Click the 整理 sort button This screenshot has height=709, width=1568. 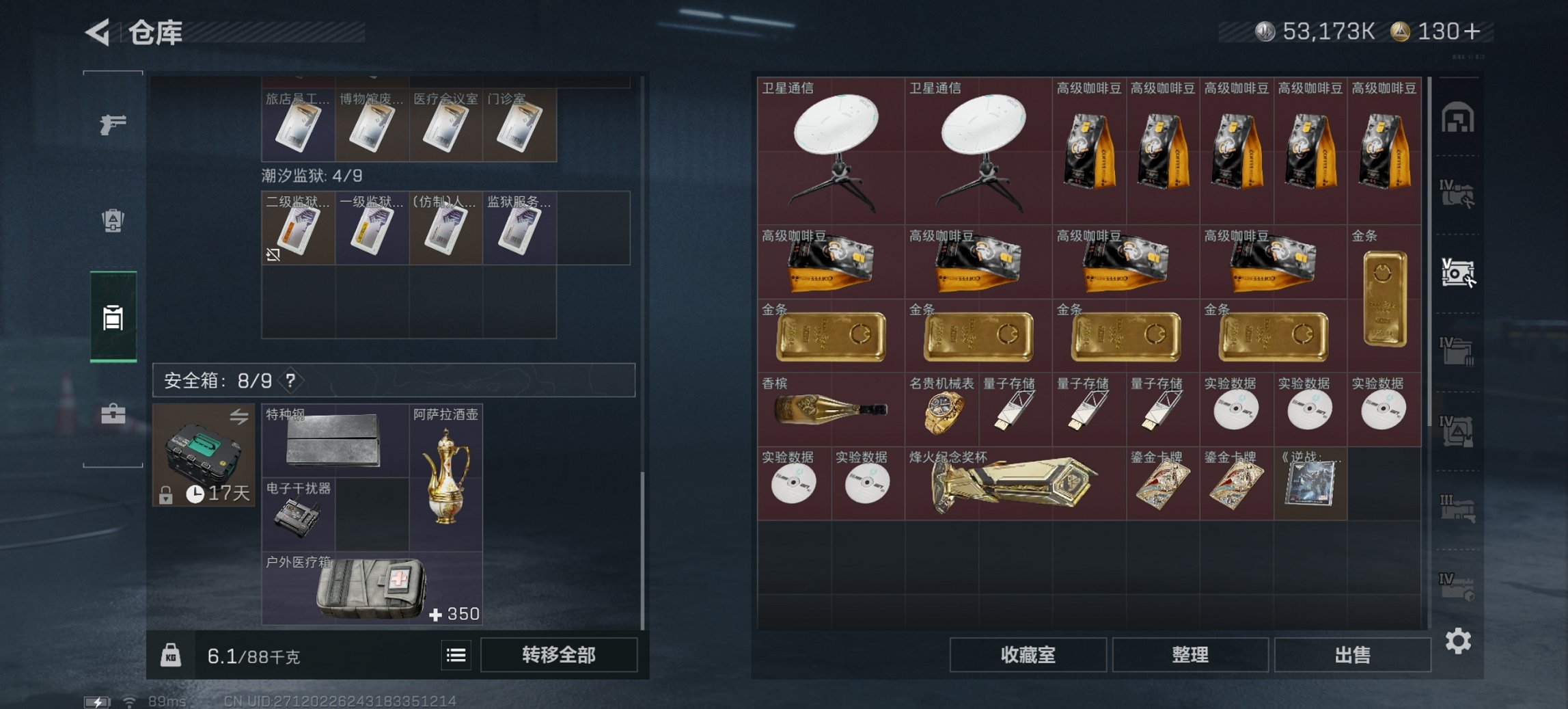pyautogui.click(x=1190, y=655)
